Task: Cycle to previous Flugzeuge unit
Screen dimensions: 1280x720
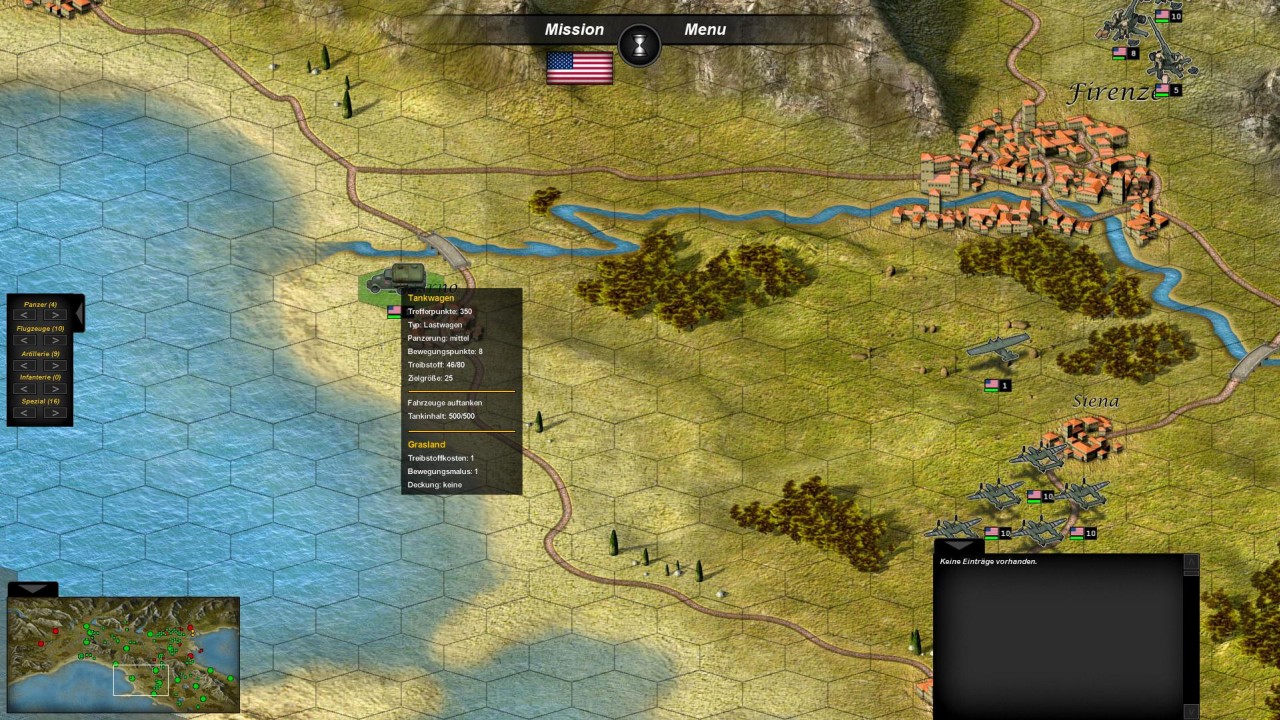Action: click(26, 340)
